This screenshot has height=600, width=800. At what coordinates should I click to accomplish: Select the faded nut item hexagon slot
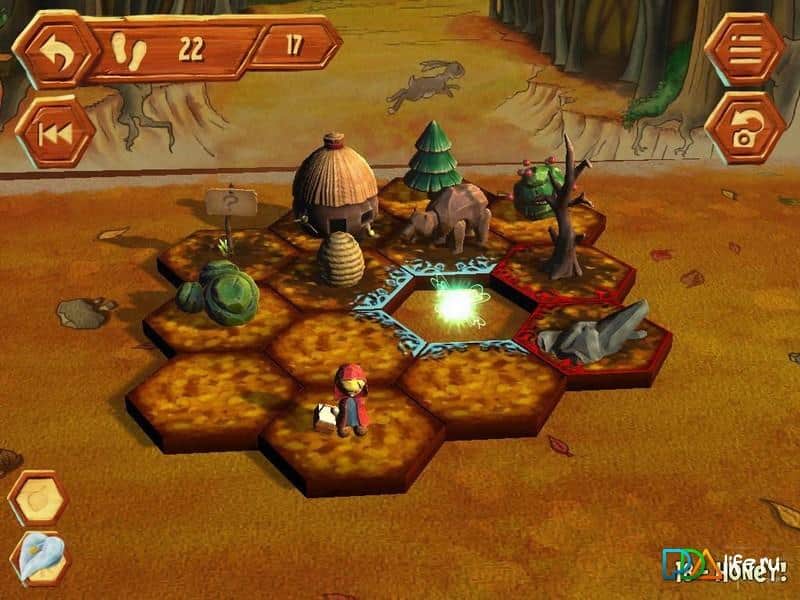[x=38, y=499]
